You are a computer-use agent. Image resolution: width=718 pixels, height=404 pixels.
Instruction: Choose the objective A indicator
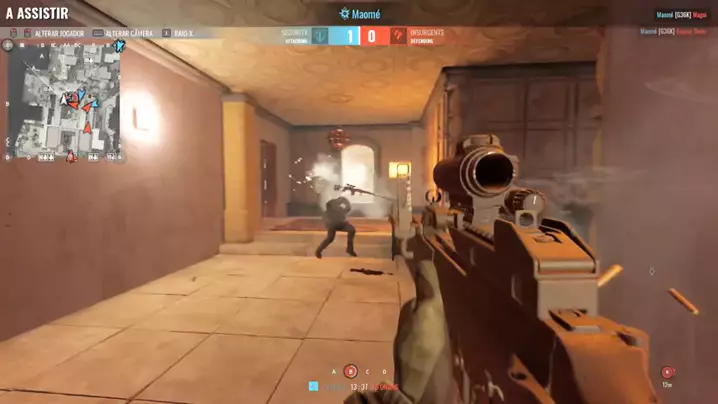(334, 372)
